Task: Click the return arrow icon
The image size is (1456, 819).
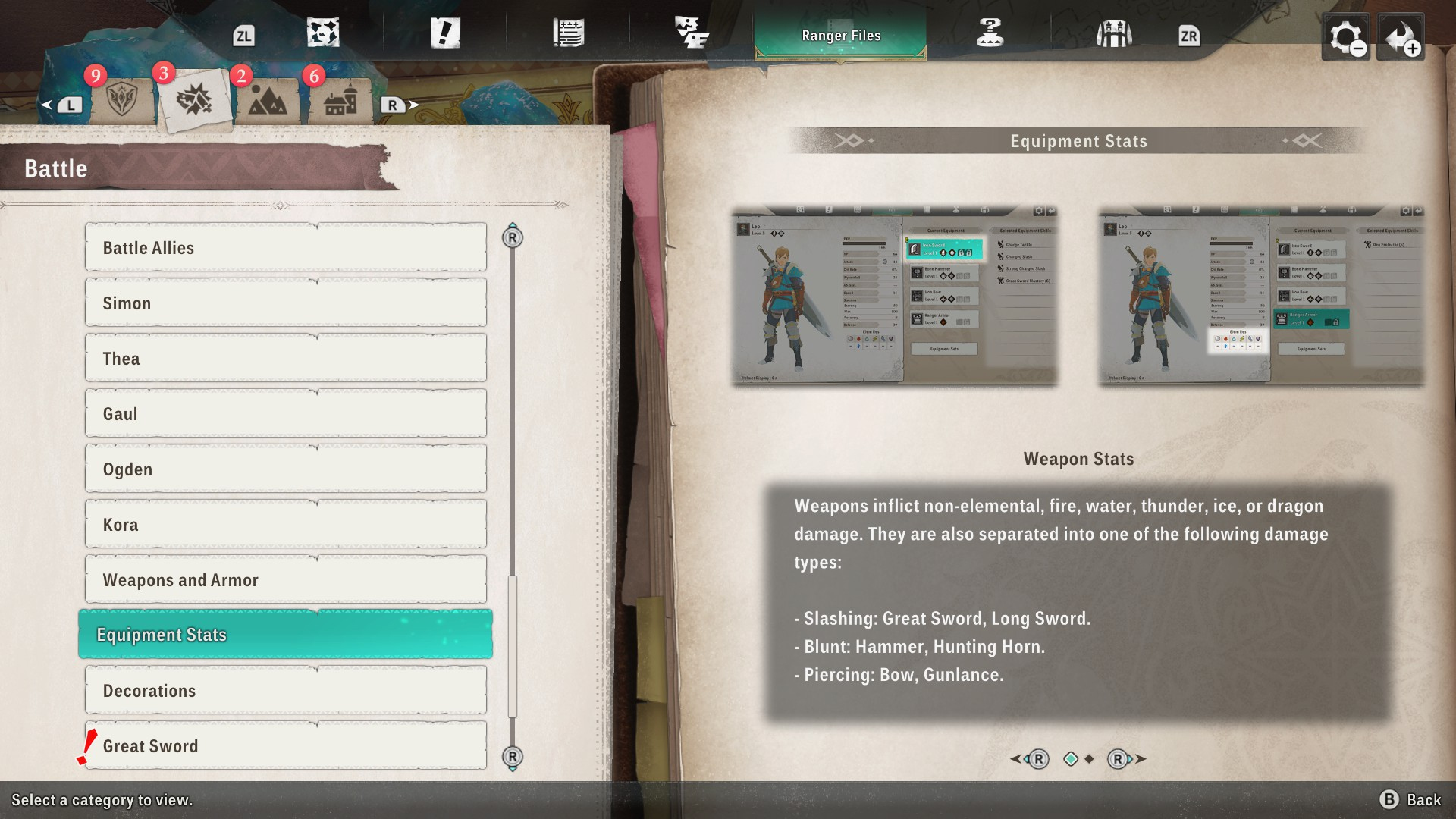Action: [1400, 37]
